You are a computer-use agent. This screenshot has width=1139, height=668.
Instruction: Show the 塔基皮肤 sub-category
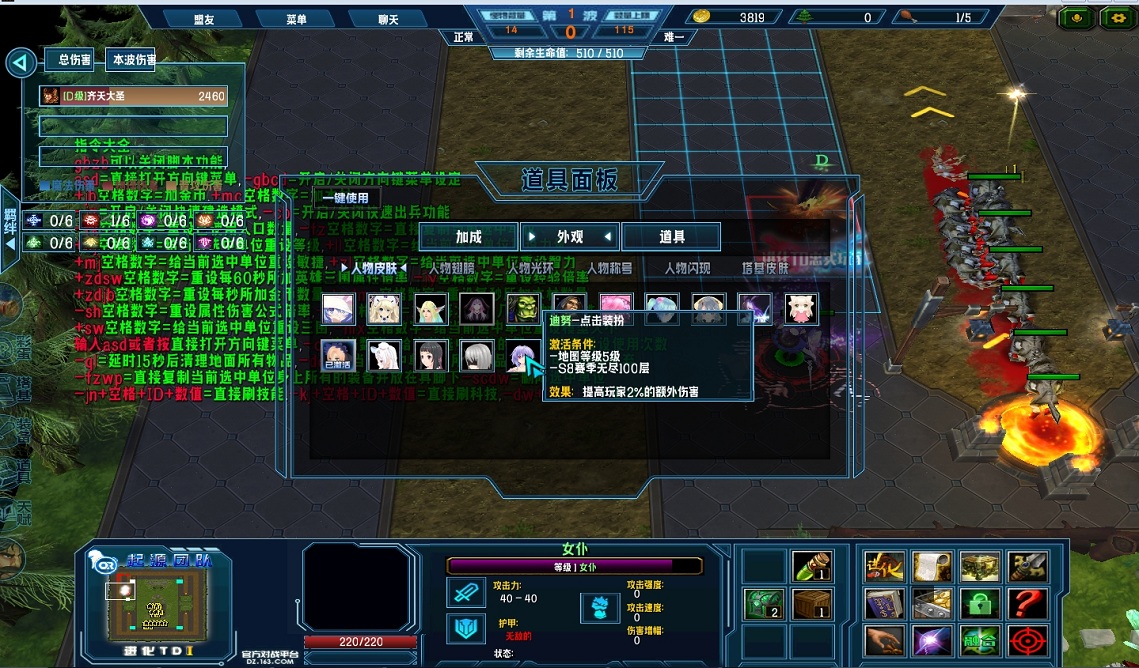point(764,268)
